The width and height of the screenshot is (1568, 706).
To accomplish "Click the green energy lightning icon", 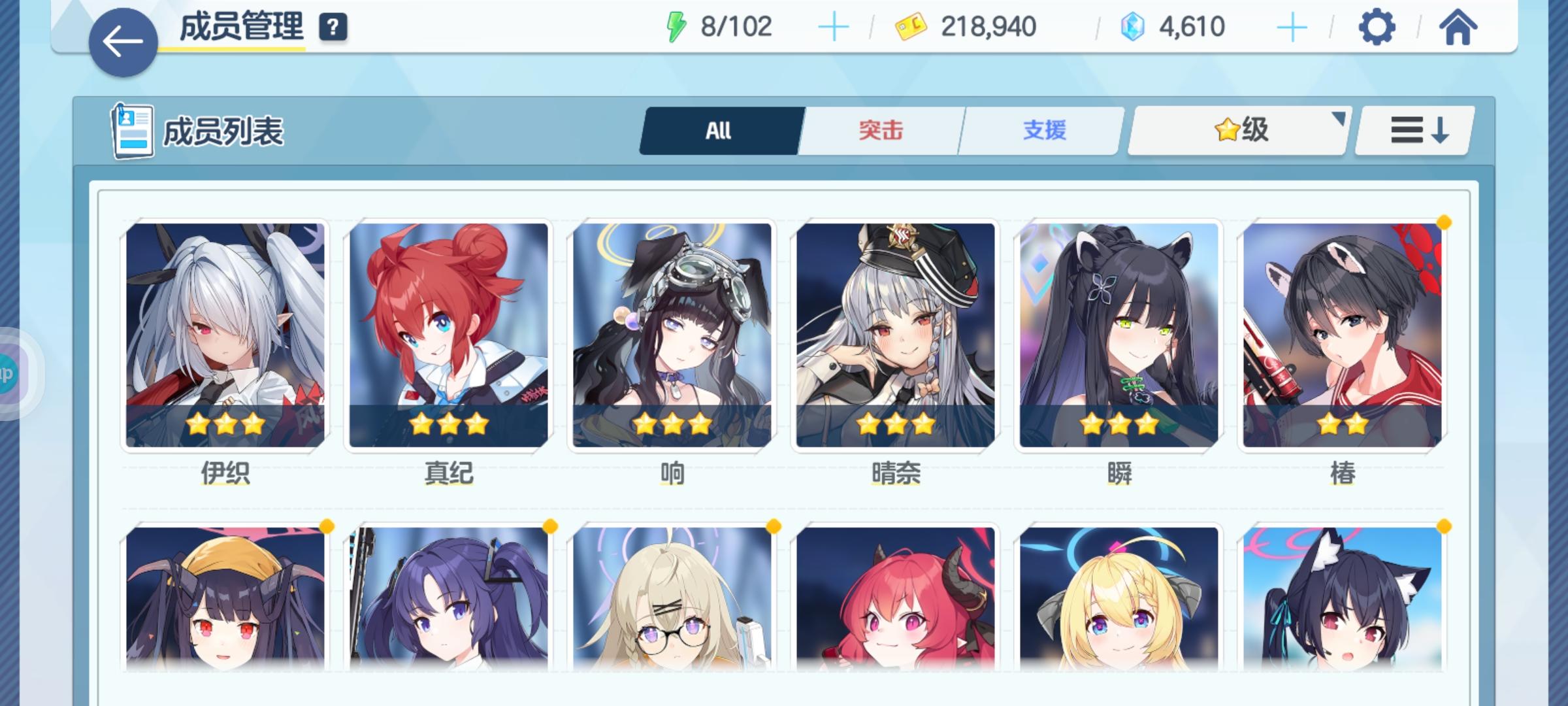I will pyautogui.click(x=678, y=26).
